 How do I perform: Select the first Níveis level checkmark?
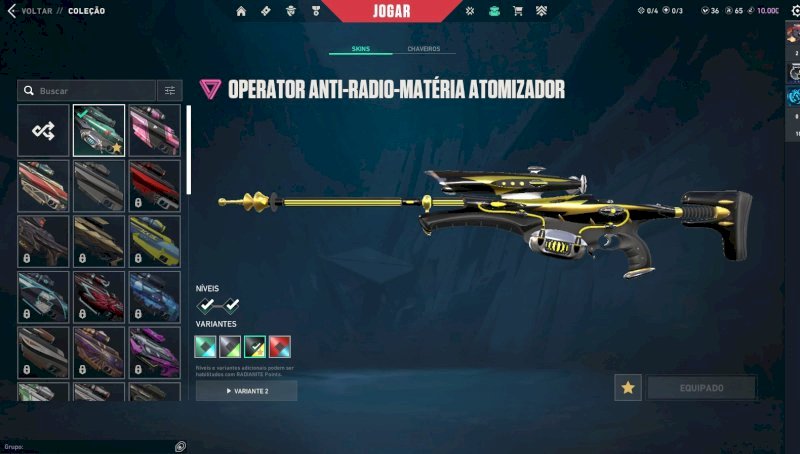point(206,305)
